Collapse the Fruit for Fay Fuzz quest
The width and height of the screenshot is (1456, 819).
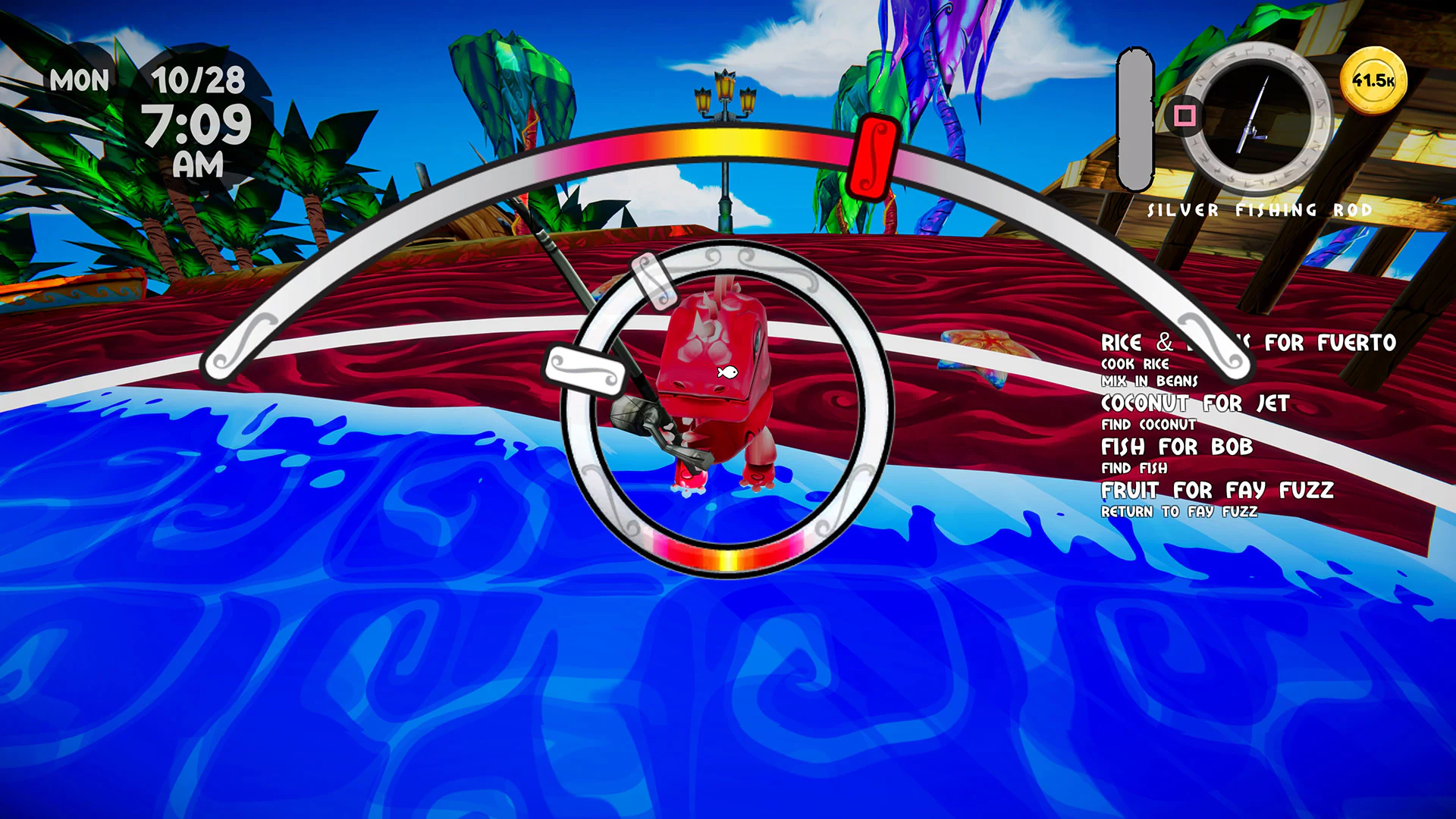(x=1217, y=490)
